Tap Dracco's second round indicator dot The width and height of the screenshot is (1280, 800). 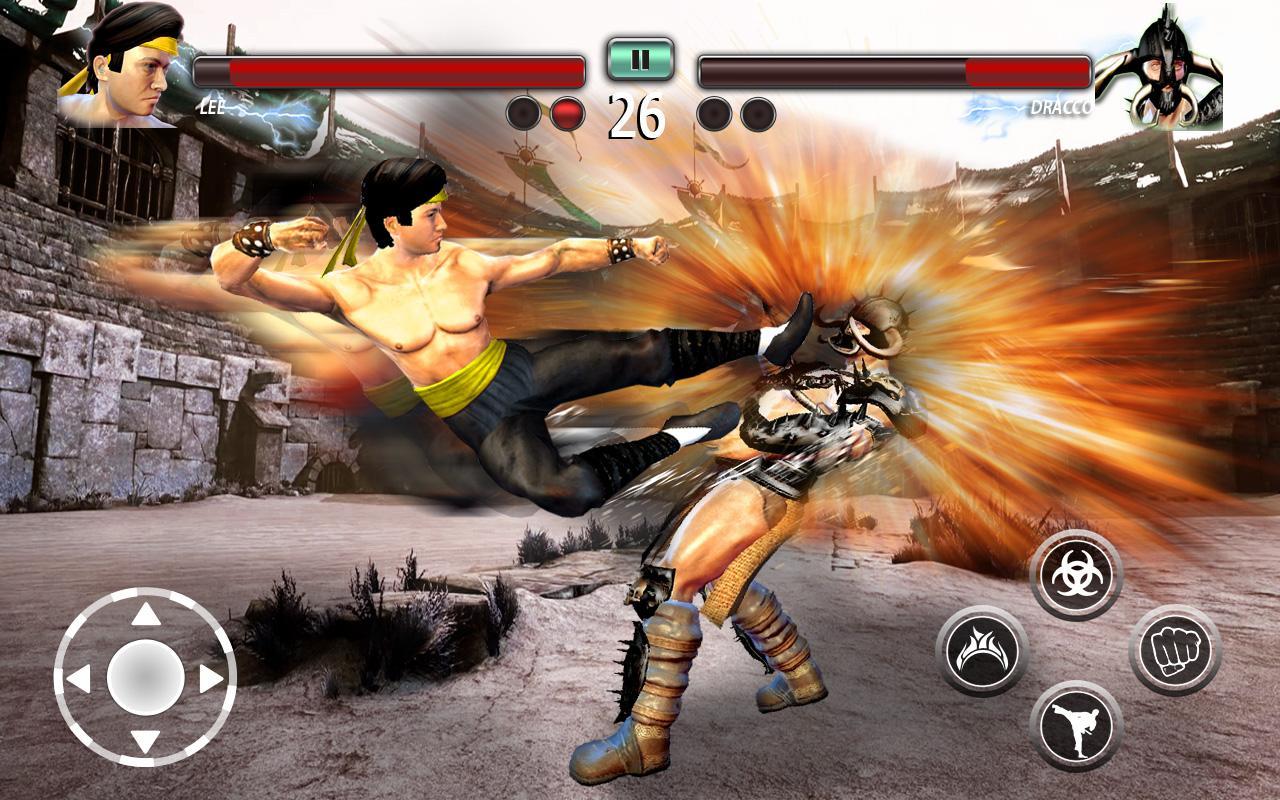pyautogui.click(x=756, y=112)
